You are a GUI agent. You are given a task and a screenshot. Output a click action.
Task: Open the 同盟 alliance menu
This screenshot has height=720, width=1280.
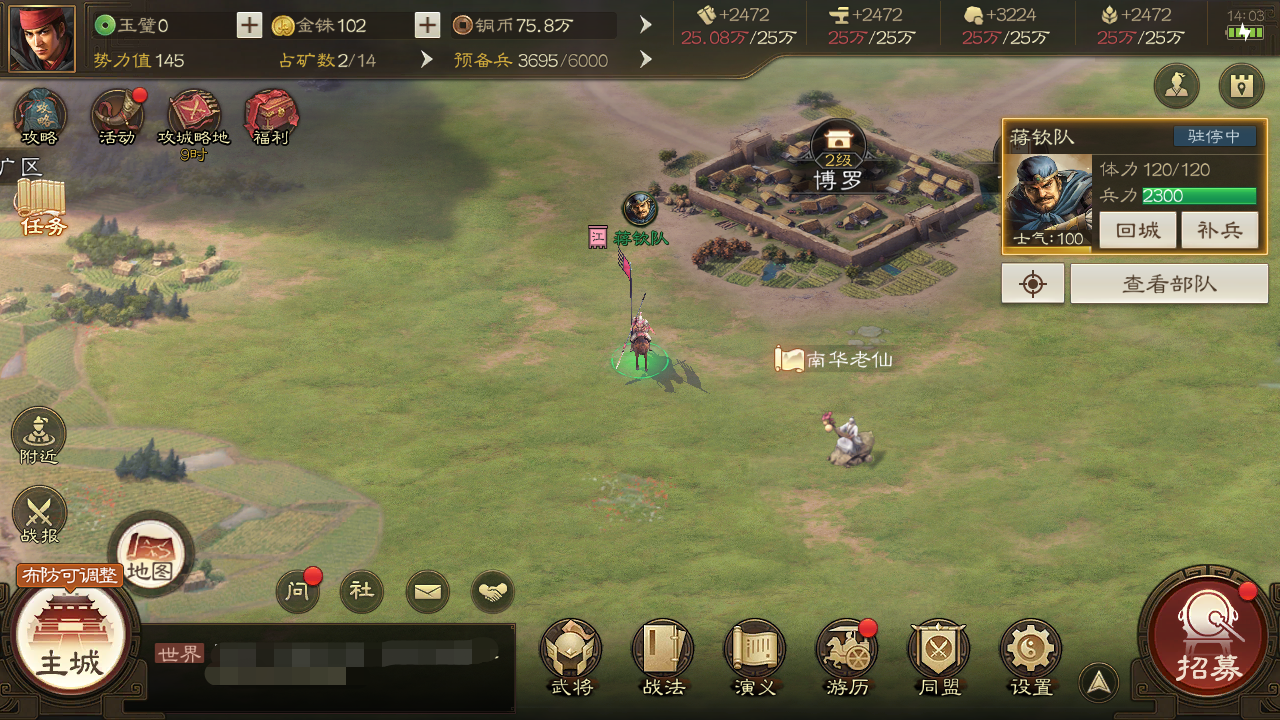coord(939,655)
